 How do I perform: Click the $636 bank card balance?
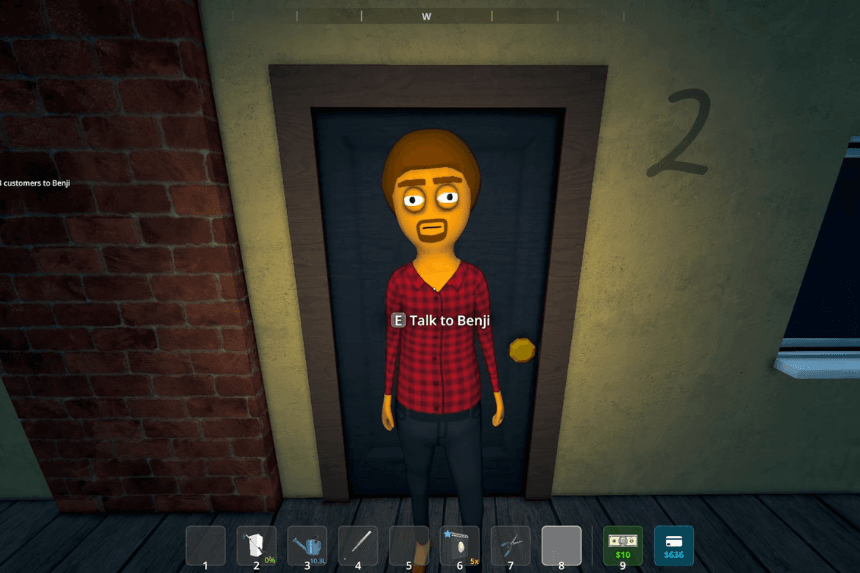674,546
